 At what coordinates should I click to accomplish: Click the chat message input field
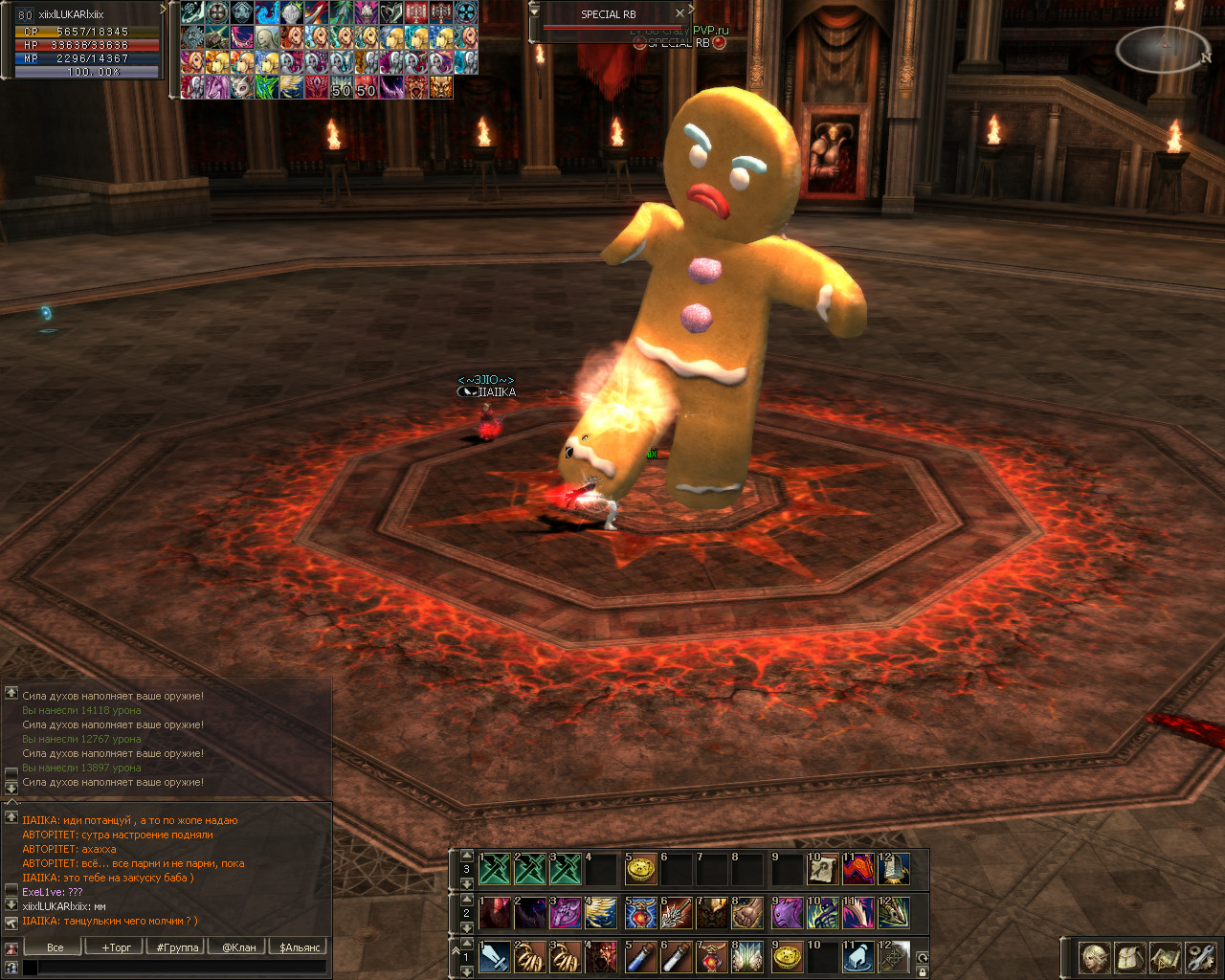pos(182,968)
